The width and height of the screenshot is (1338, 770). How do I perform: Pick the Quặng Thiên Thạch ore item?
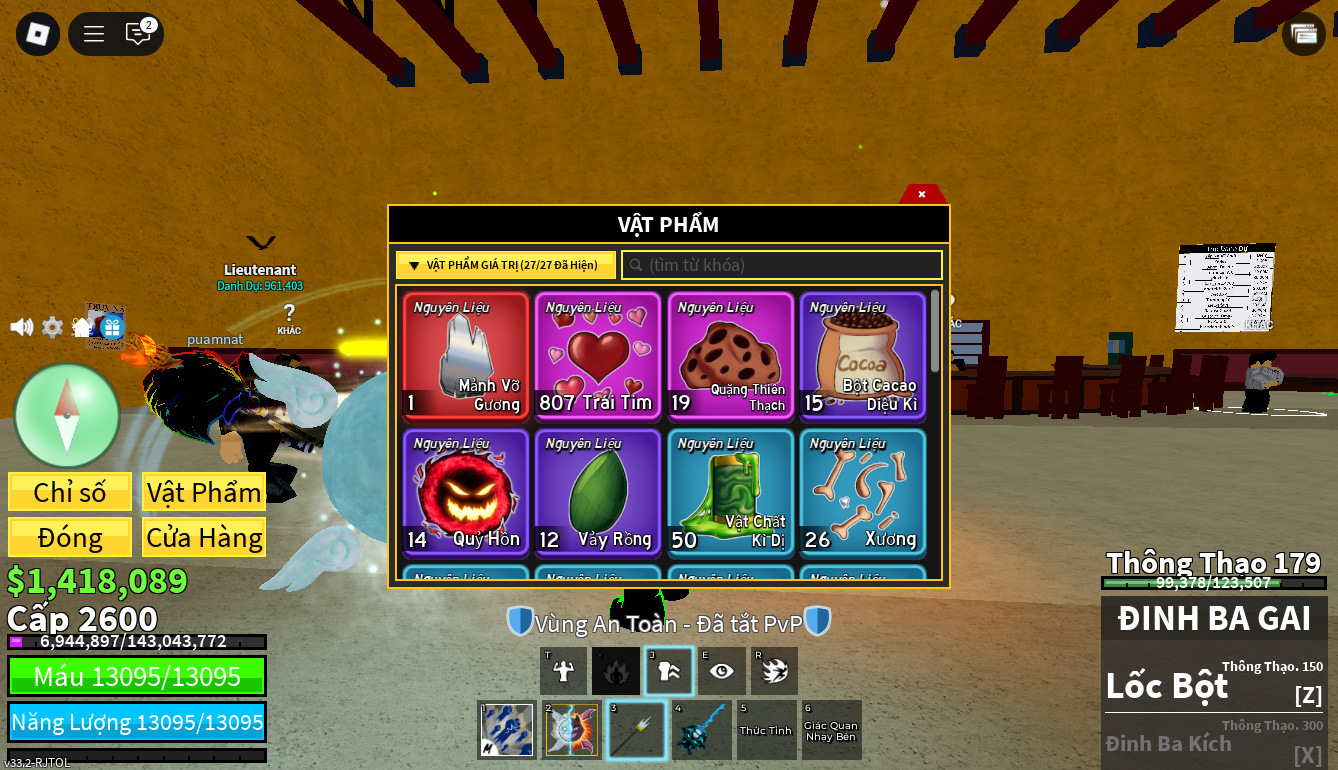tap(730, 355)
